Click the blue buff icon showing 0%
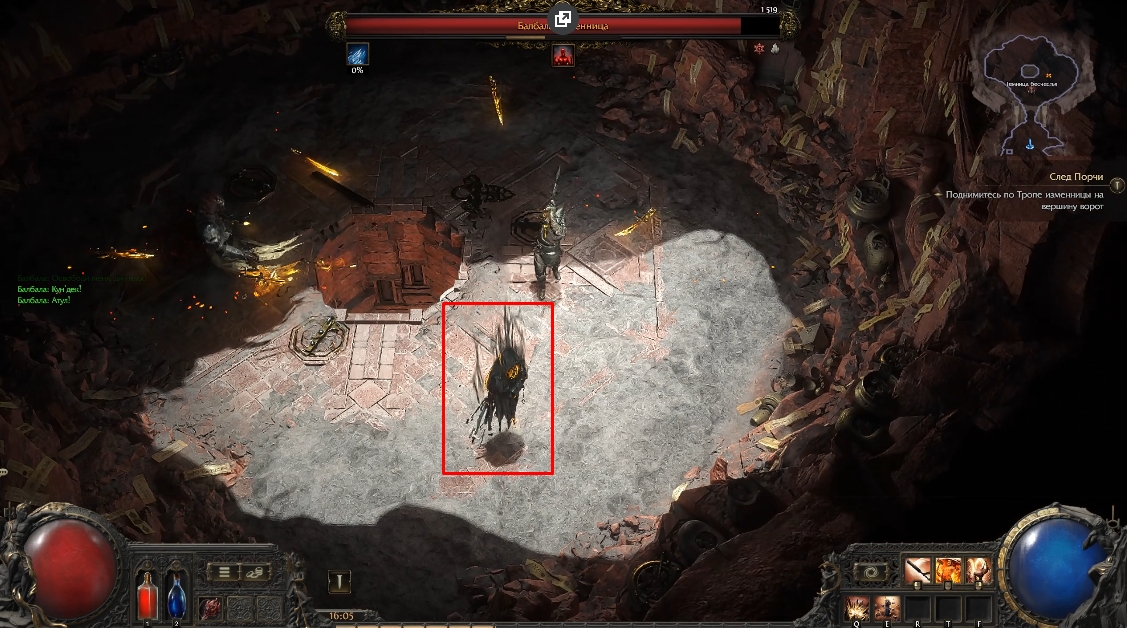This screenshot has height=628, width=1127. coord(357,54)
